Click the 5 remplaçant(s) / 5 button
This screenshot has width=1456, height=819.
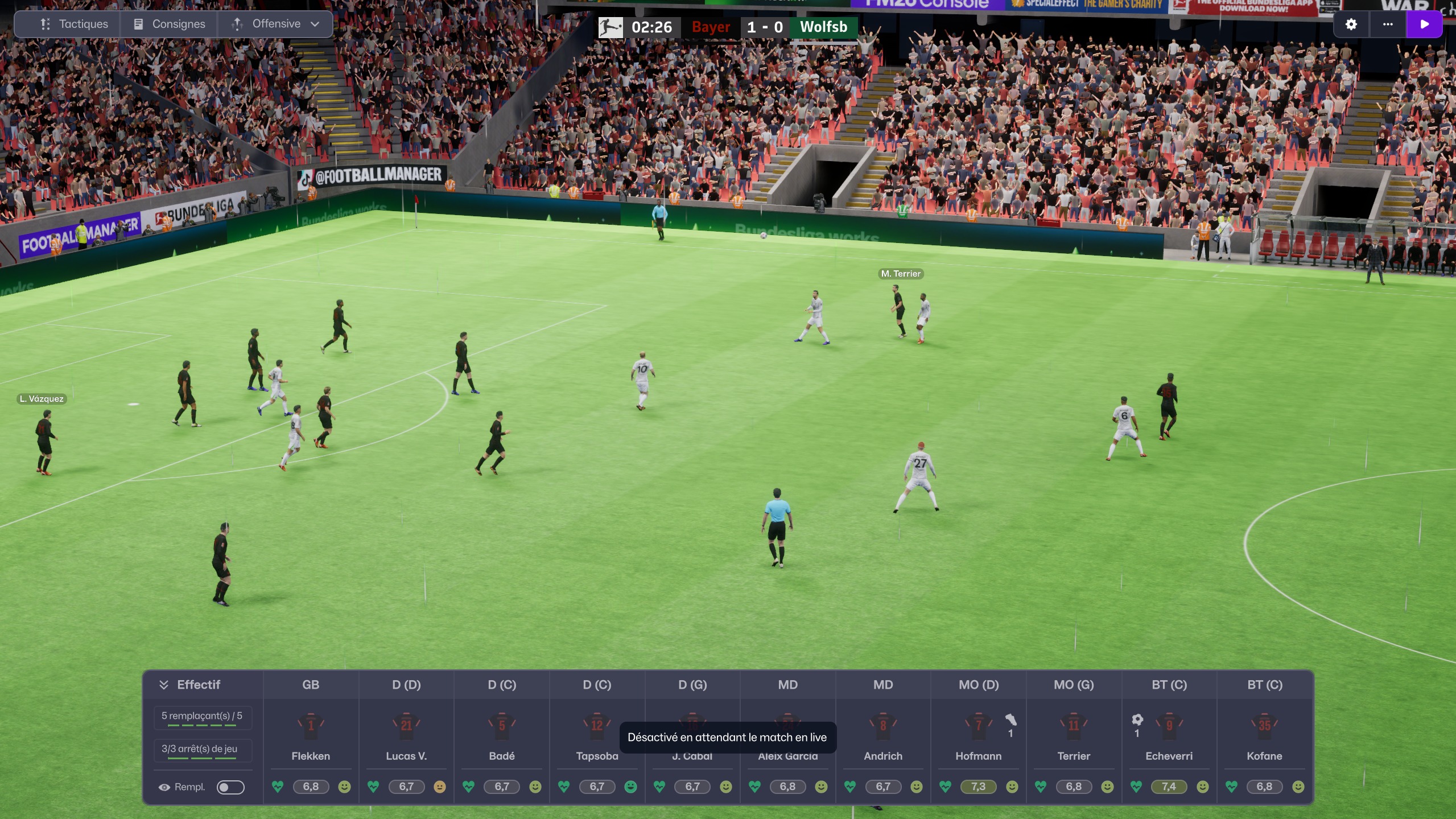(x=203, y=717)
